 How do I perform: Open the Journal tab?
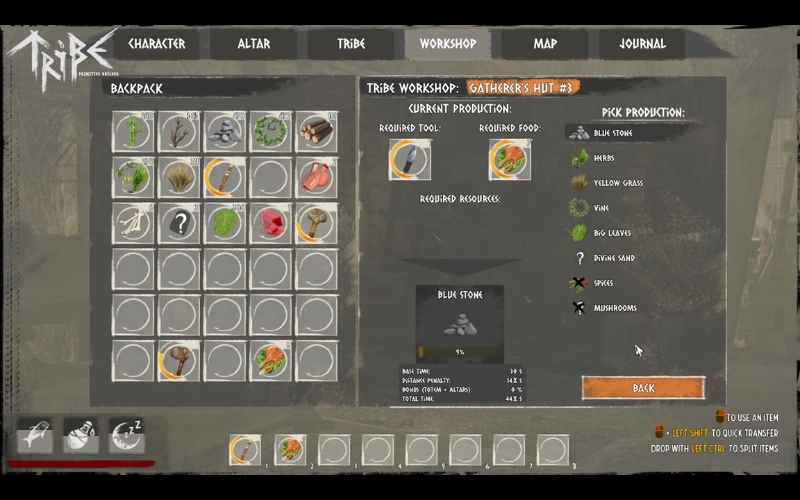642,44
